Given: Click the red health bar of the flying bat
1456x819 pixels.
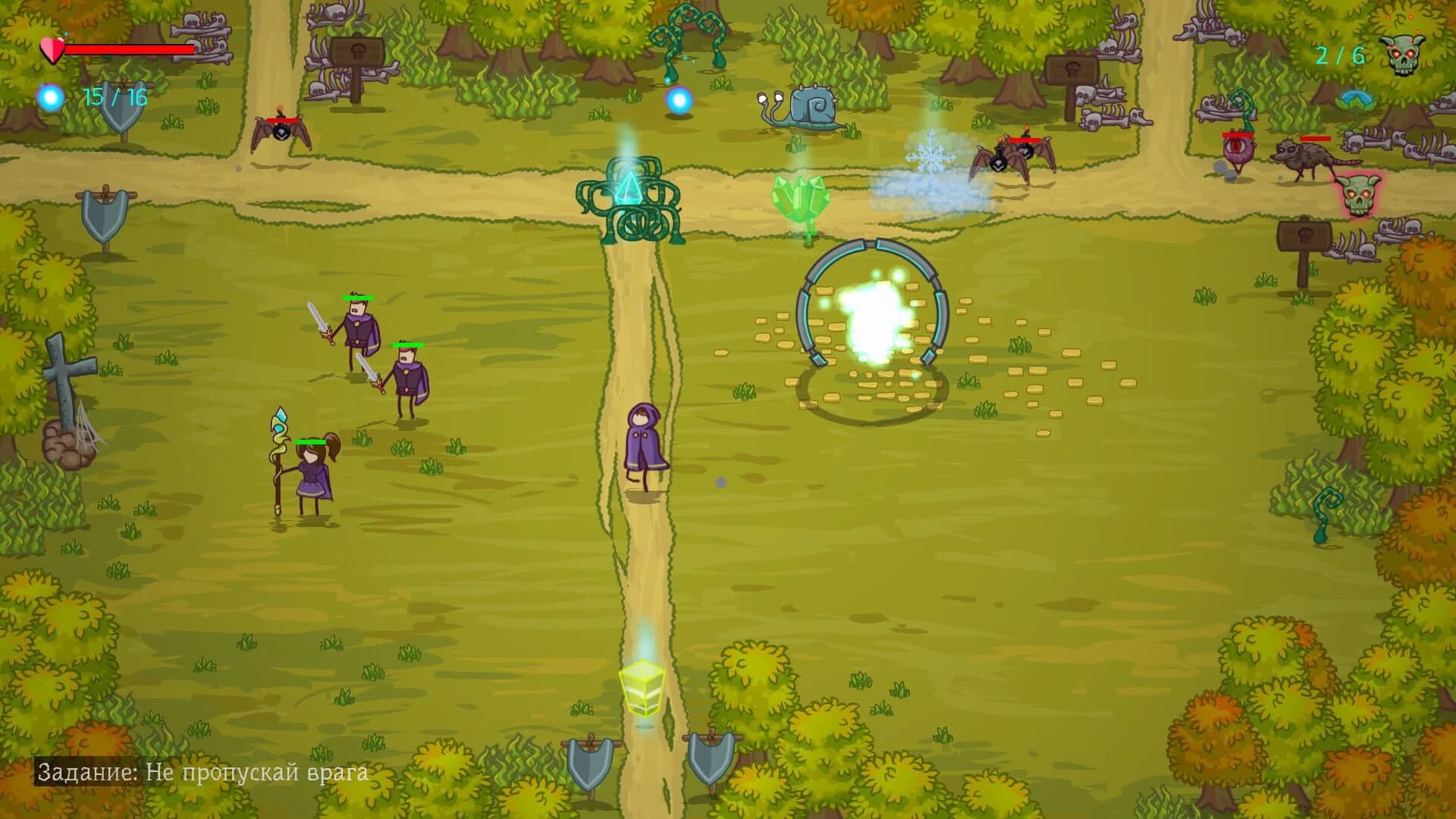Looking at the screenshot, I should point(282,120).
